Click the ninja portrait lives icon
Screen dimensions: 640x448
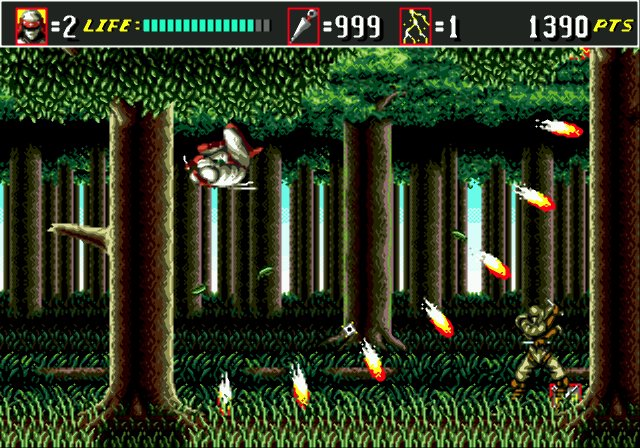(x=30, y=24)
